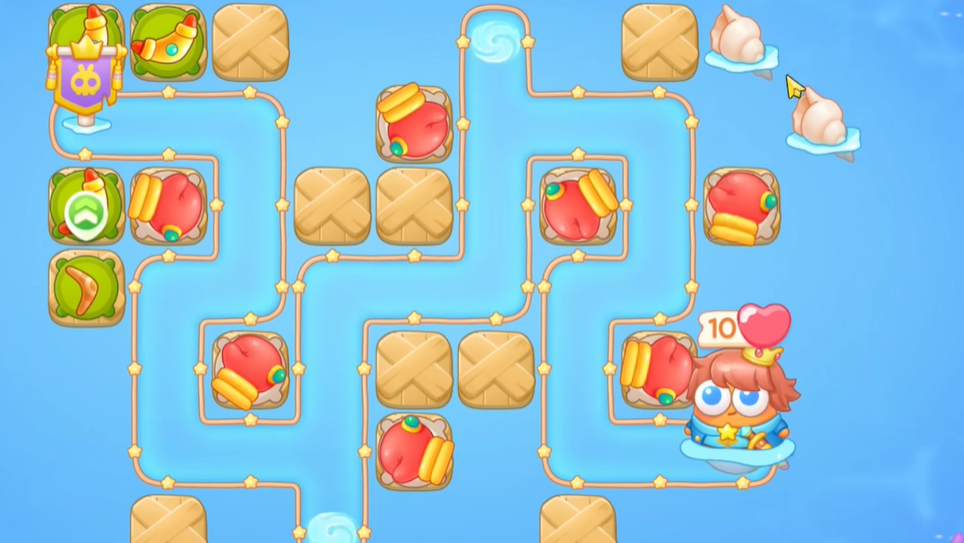
Task: Choose the golden boomerang tower beside the banner
Action: [x=168, y=41]
